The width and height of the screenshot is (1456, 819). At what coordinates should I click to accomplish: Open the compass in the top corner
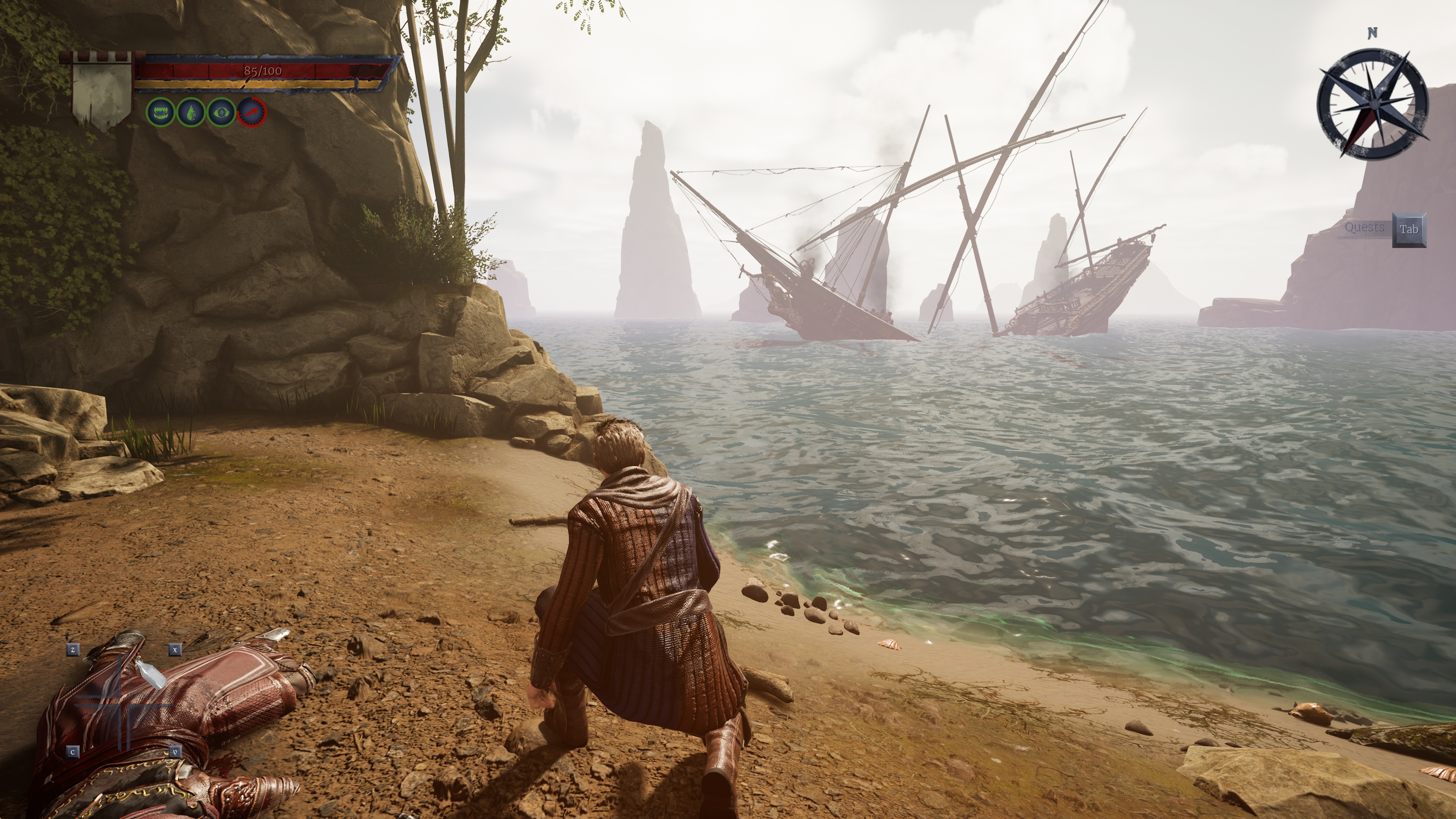[1372, 104]
